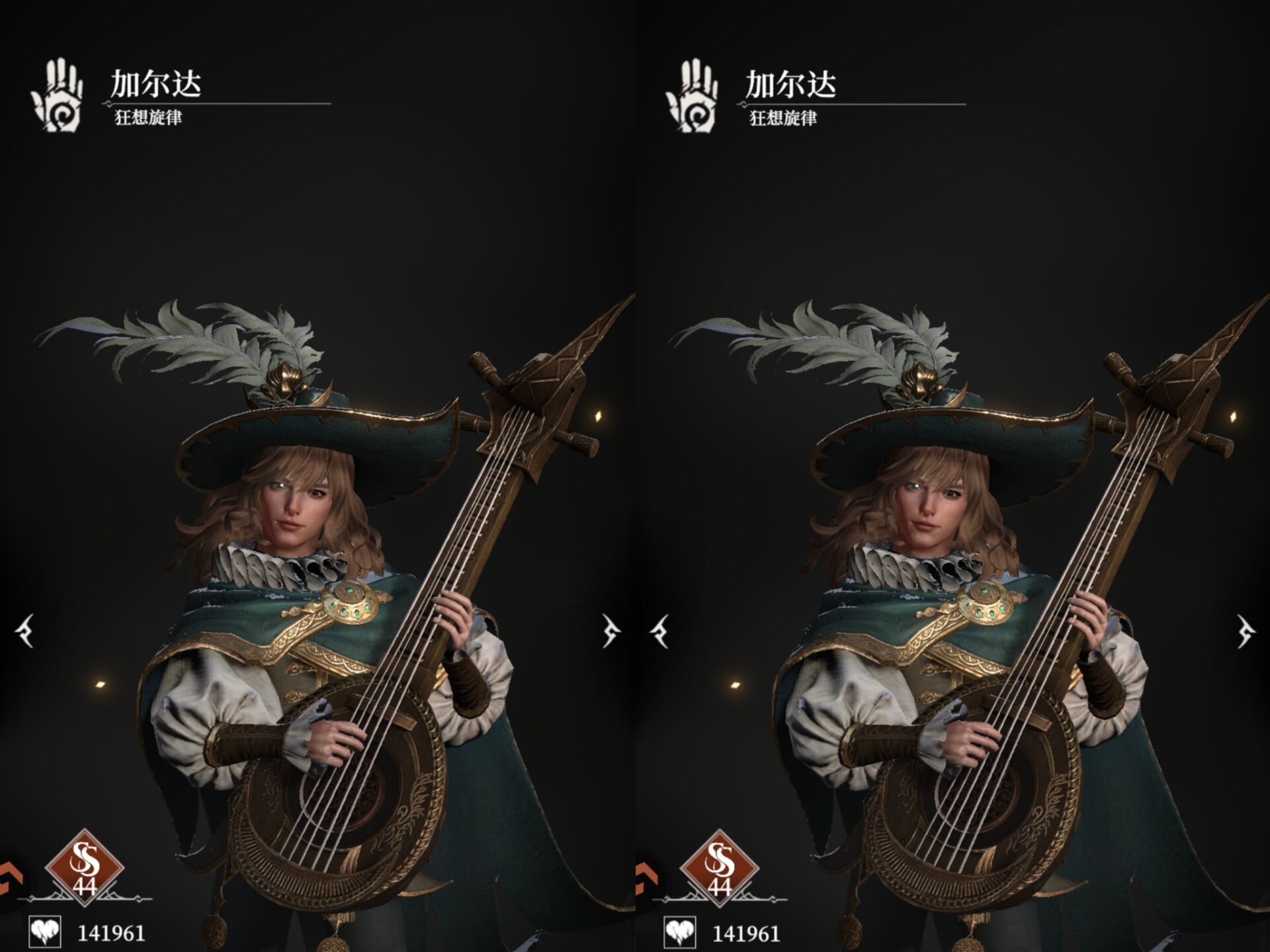The image size is (1270, 952).
Task: Open the SS 44 rank badge in the right panel
Action: tap(719, 868)
